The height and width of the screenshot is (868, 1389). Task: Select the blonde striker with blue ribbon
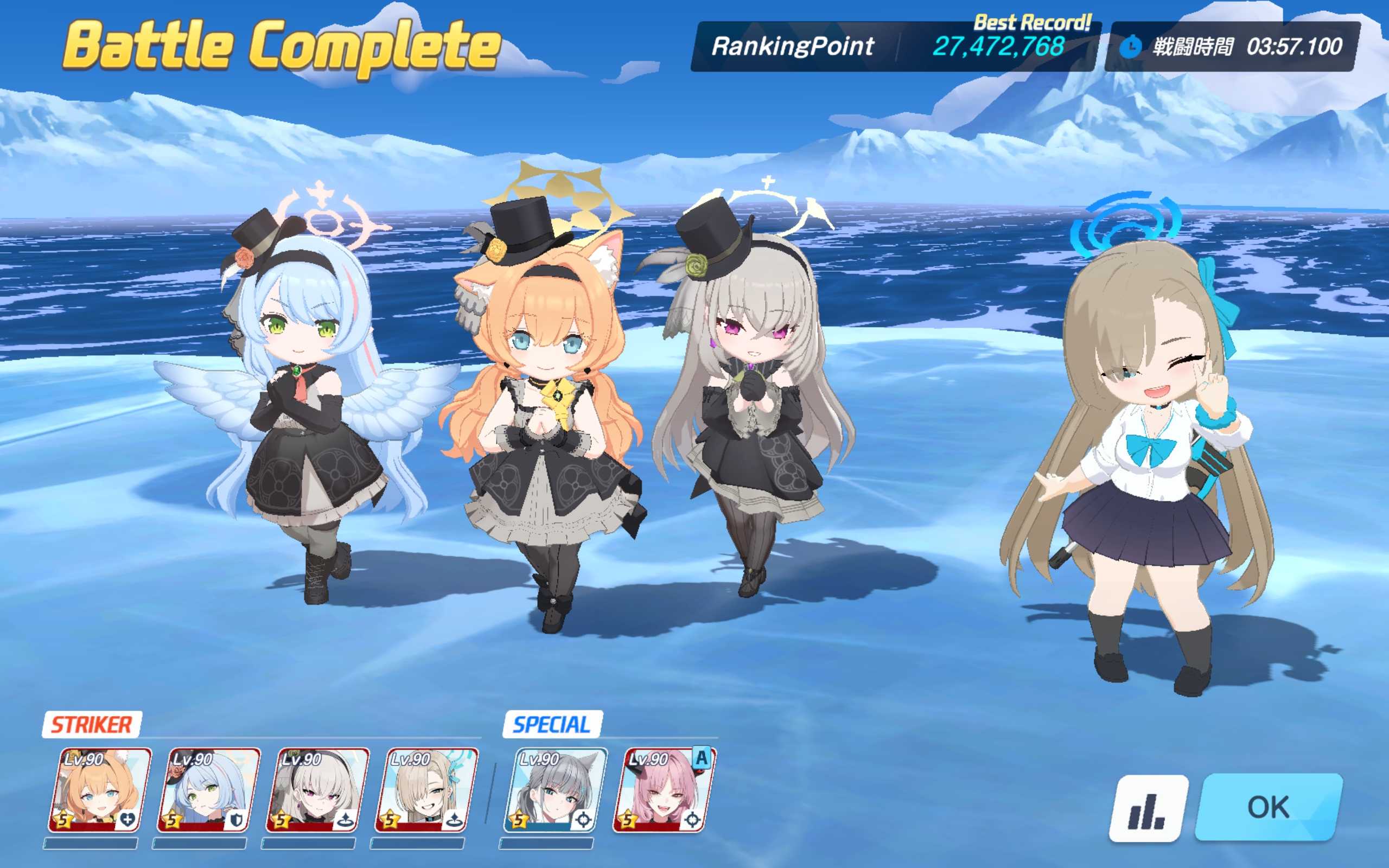[426, 790]
